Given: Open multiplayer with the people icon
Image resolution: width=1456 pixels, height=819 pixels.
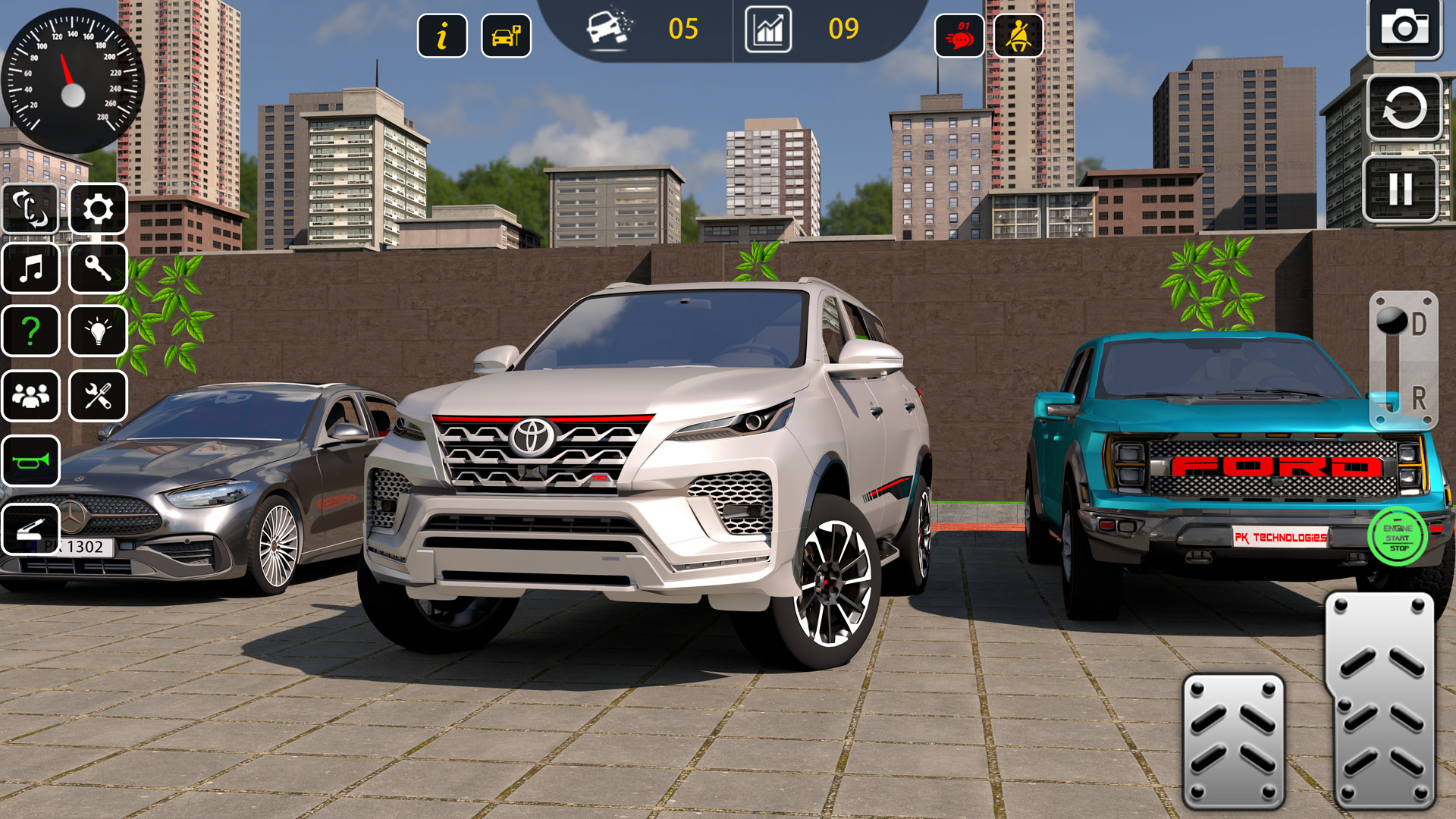Looking at the screenshot, I should click(30, 394).
